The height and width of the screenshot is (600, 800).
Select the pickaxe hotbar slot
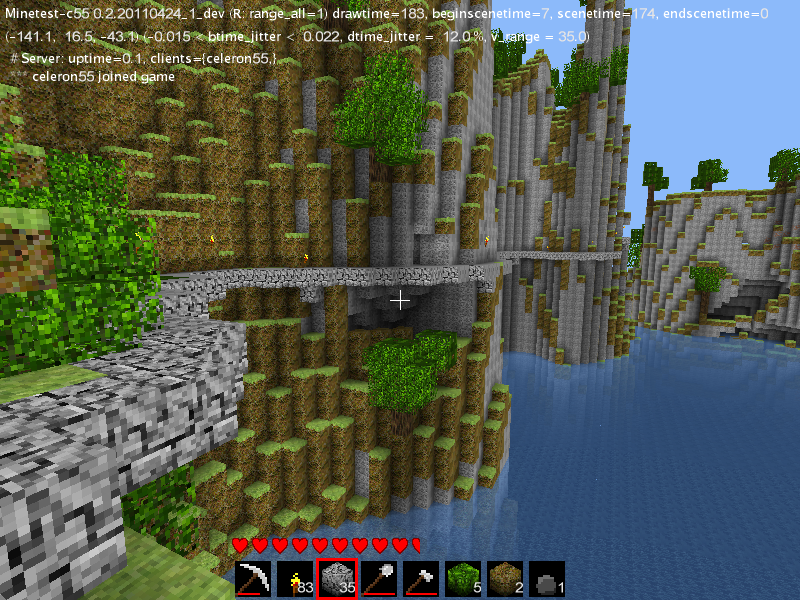[254, 579]
